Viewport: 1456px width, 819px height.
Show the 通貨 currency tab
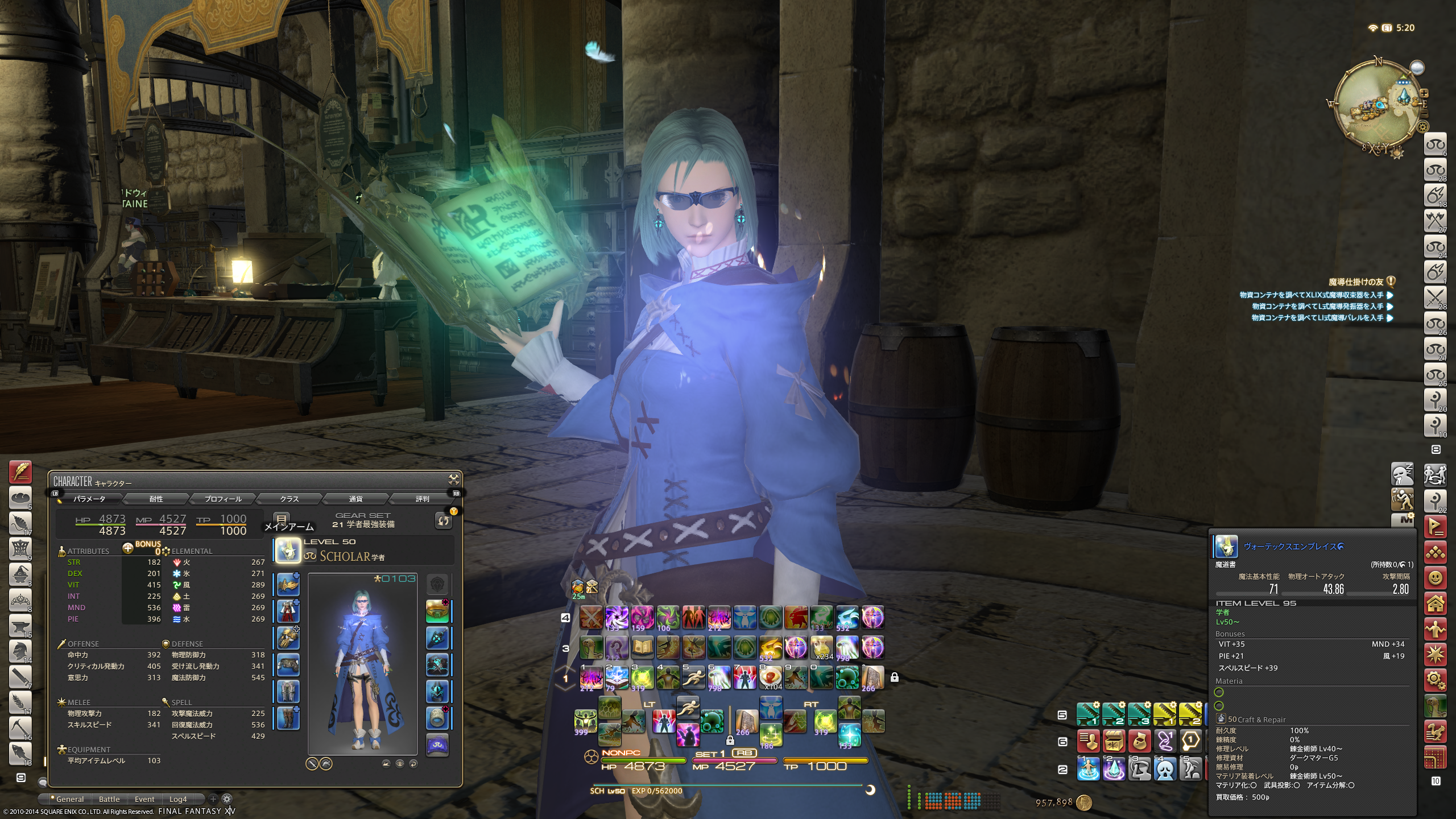[355, 499]
